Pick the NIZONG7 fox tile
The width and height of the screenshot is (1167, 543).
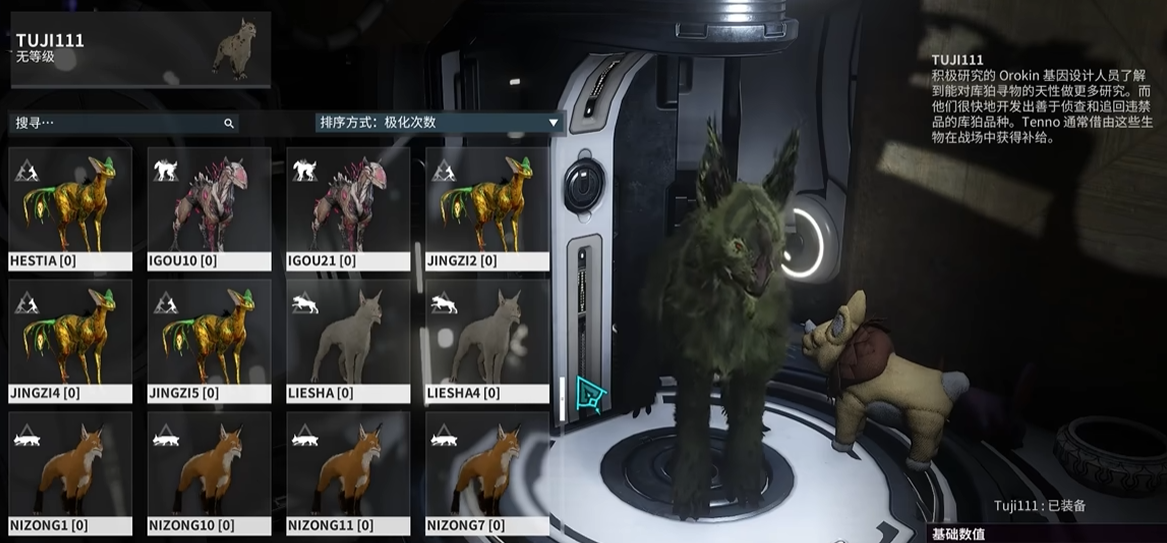click(487, 473)
